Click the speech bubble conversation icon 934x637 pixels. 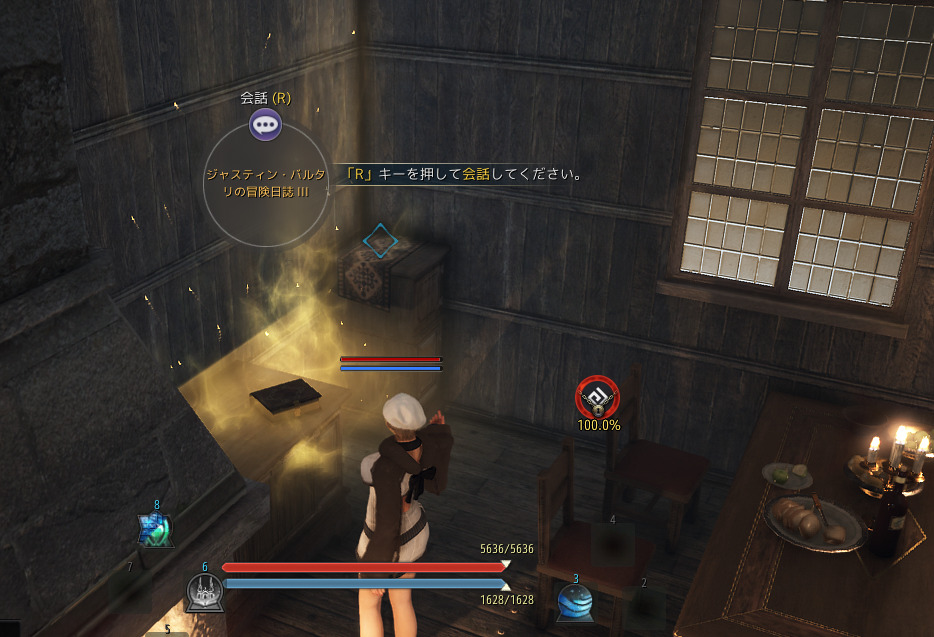(x=265, y=125)
